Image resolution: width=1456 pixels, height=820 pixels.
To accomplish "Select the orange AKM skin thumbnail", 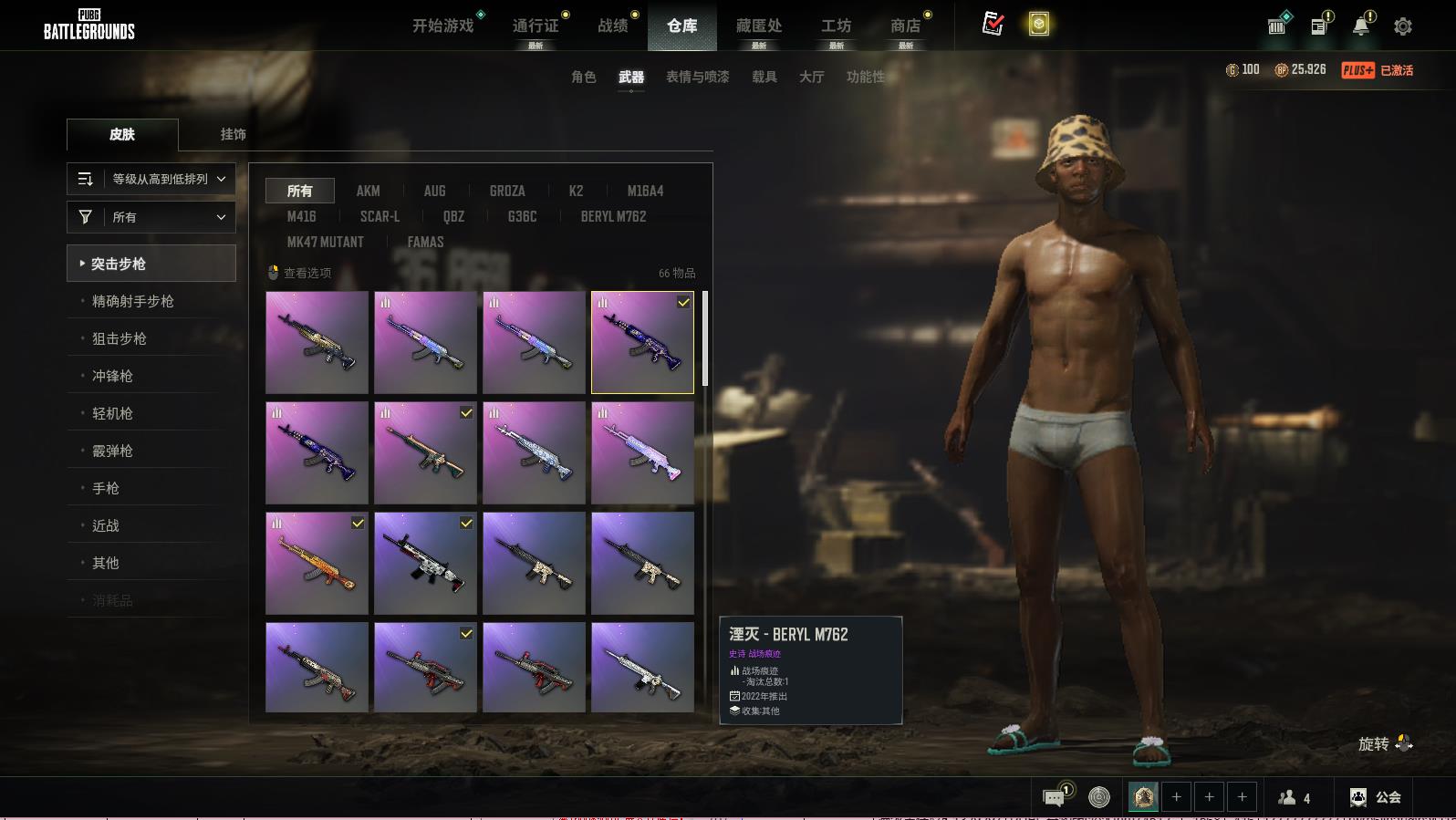I will (317, 563).
